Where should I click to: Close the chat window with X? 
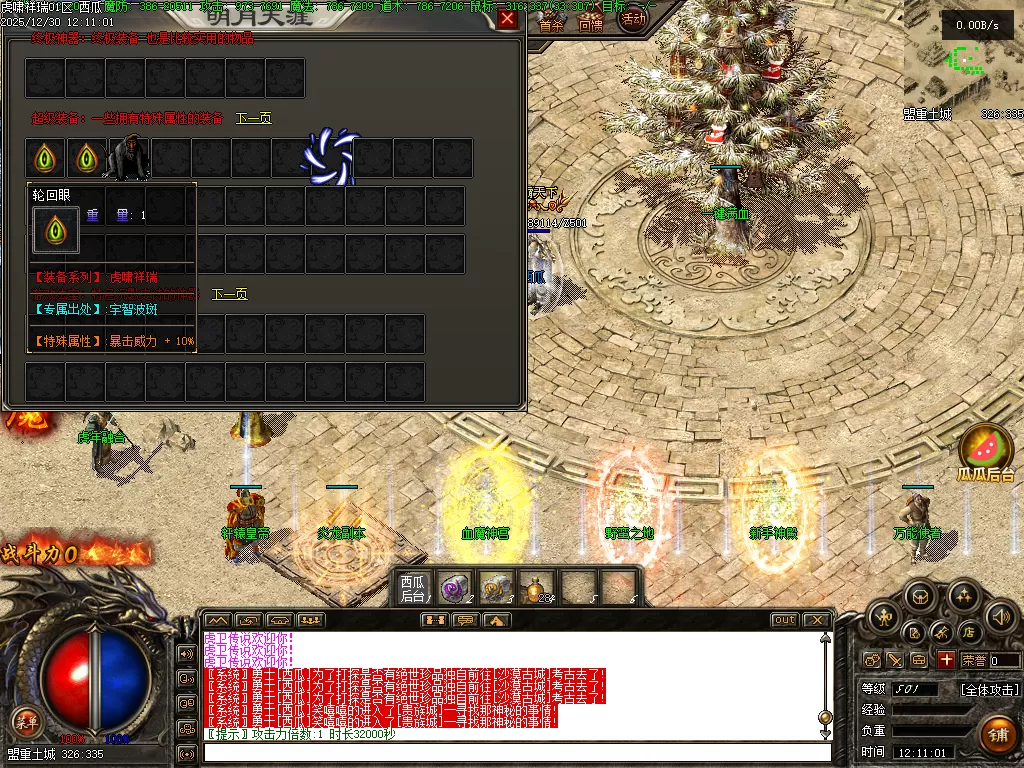coord(816,620)
